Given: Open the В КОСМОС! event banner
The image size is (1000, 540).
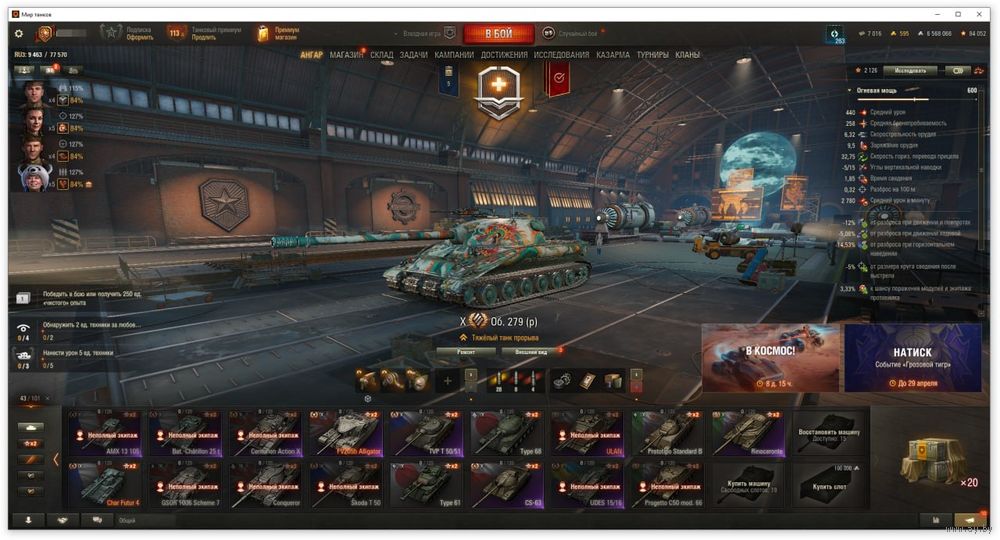Looking at the screenshot, I should tap(770, 358).
